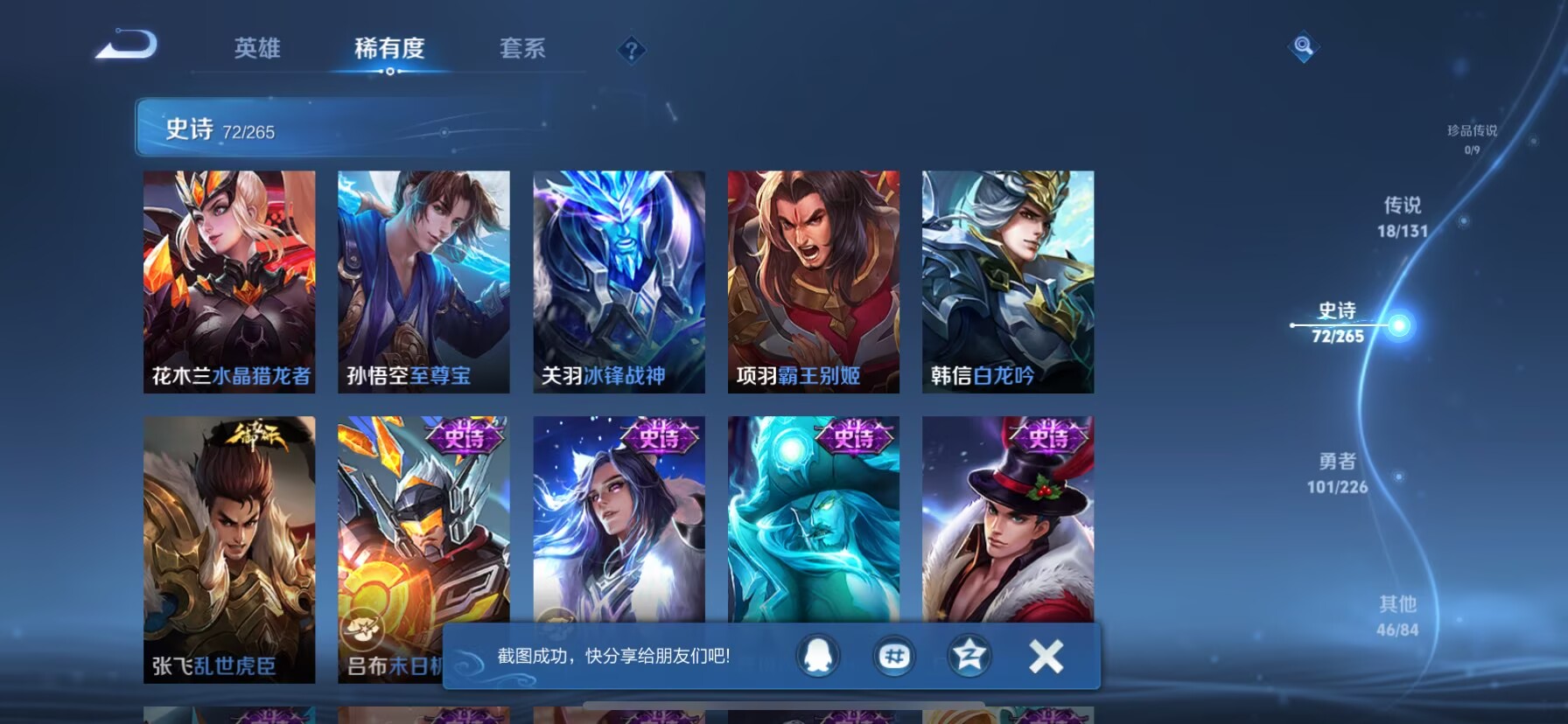Image resolution: width=1568 pixels, height=724 pixels.
Task: Reselect the 稀有度 tab
Action: [389, 50]
